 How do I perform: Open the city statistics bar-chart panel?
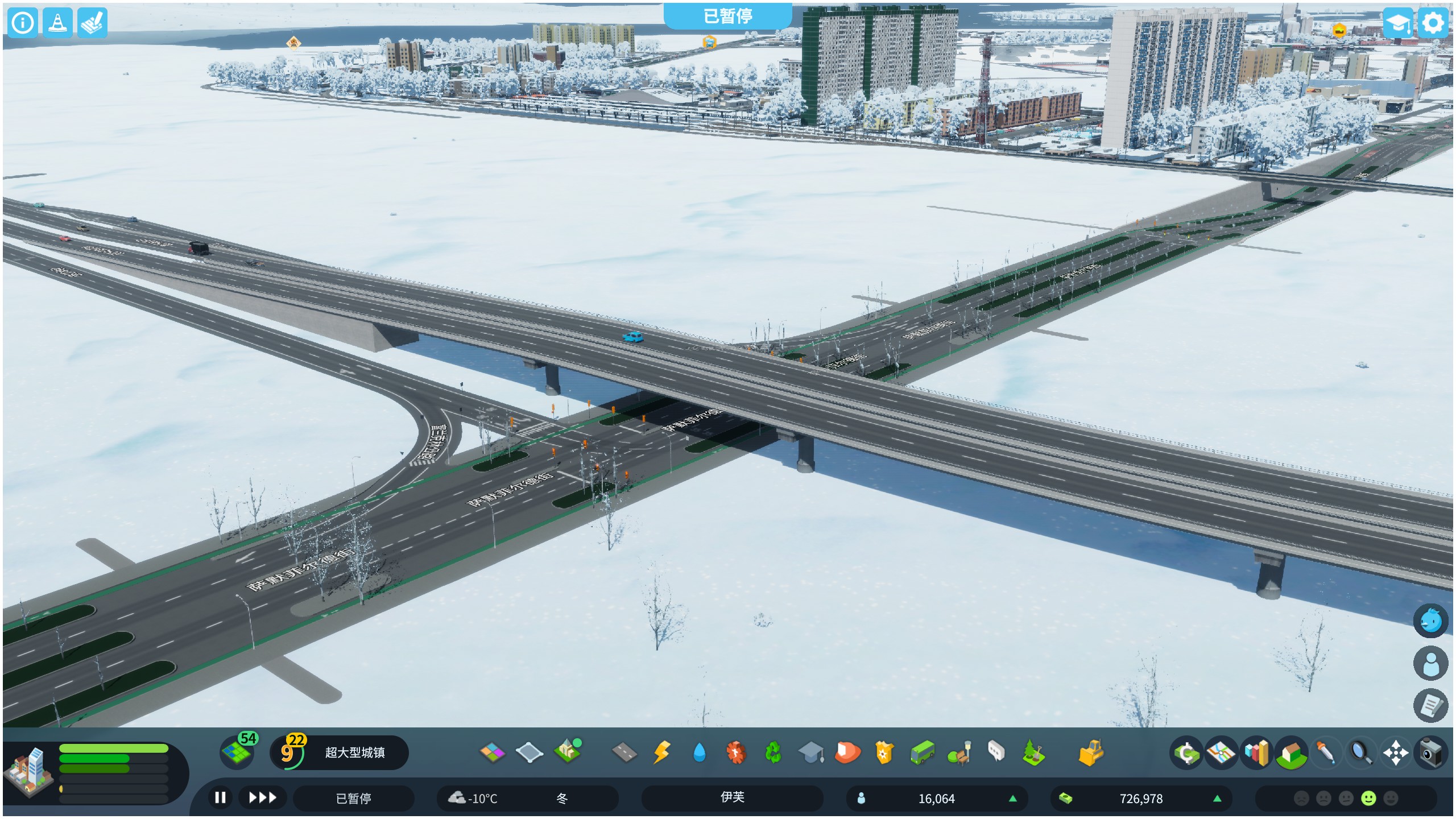point(1256,753)
